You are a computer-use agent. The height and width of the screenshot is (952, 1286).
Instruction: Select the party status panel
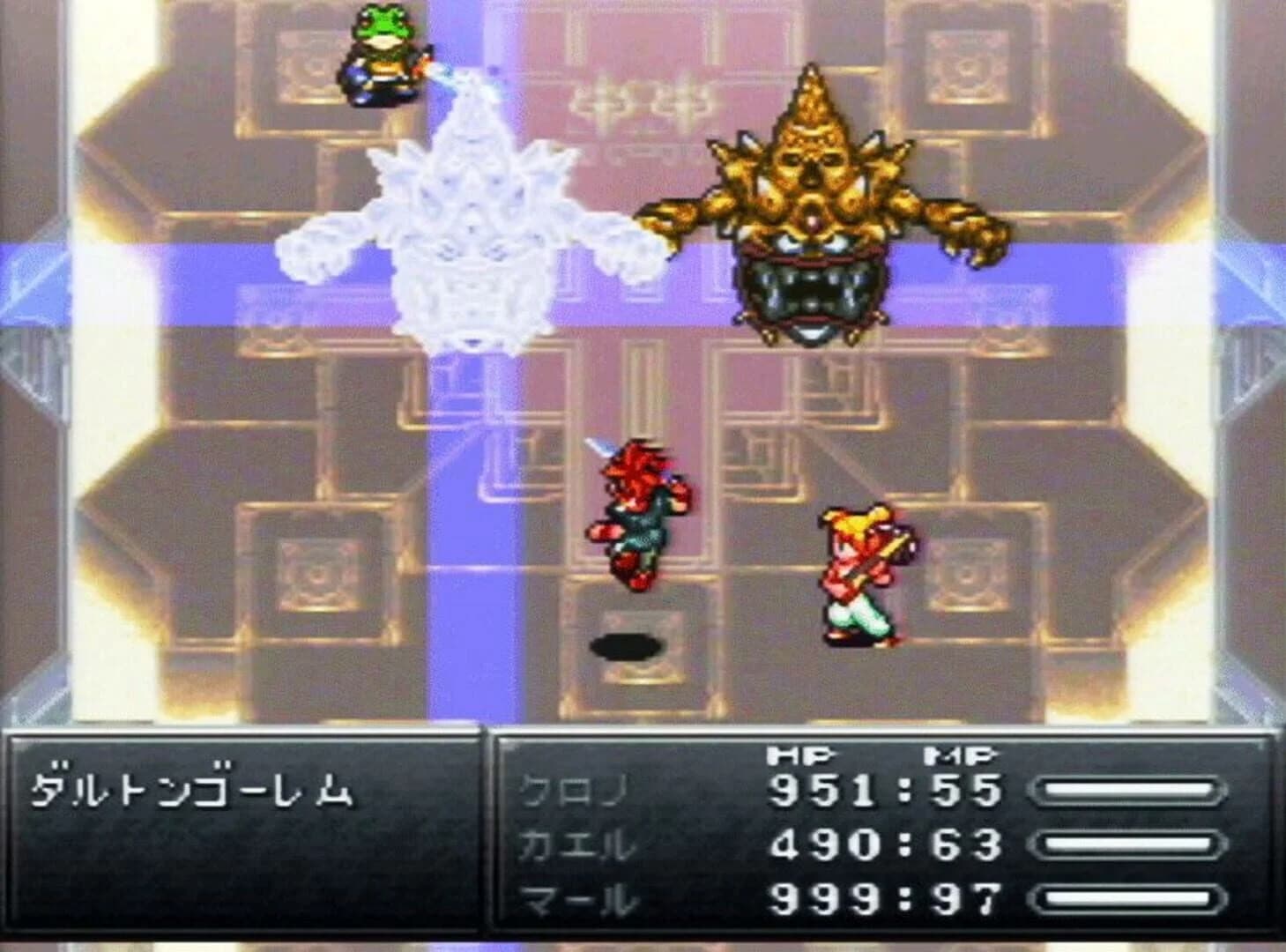(881, 837)
